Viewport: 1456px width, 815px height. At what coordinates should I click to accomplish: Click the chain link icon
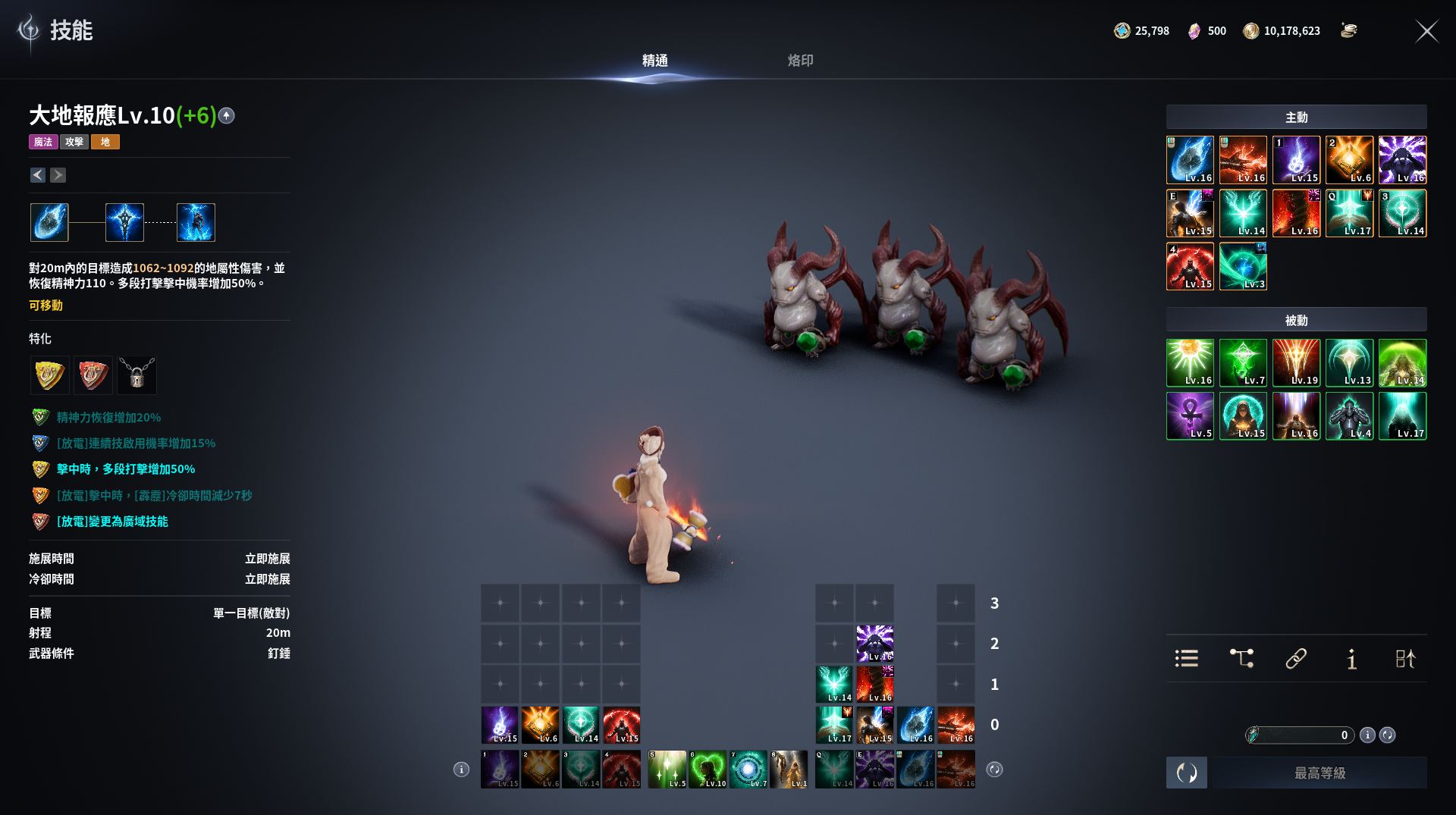[x=1296, y=658]
